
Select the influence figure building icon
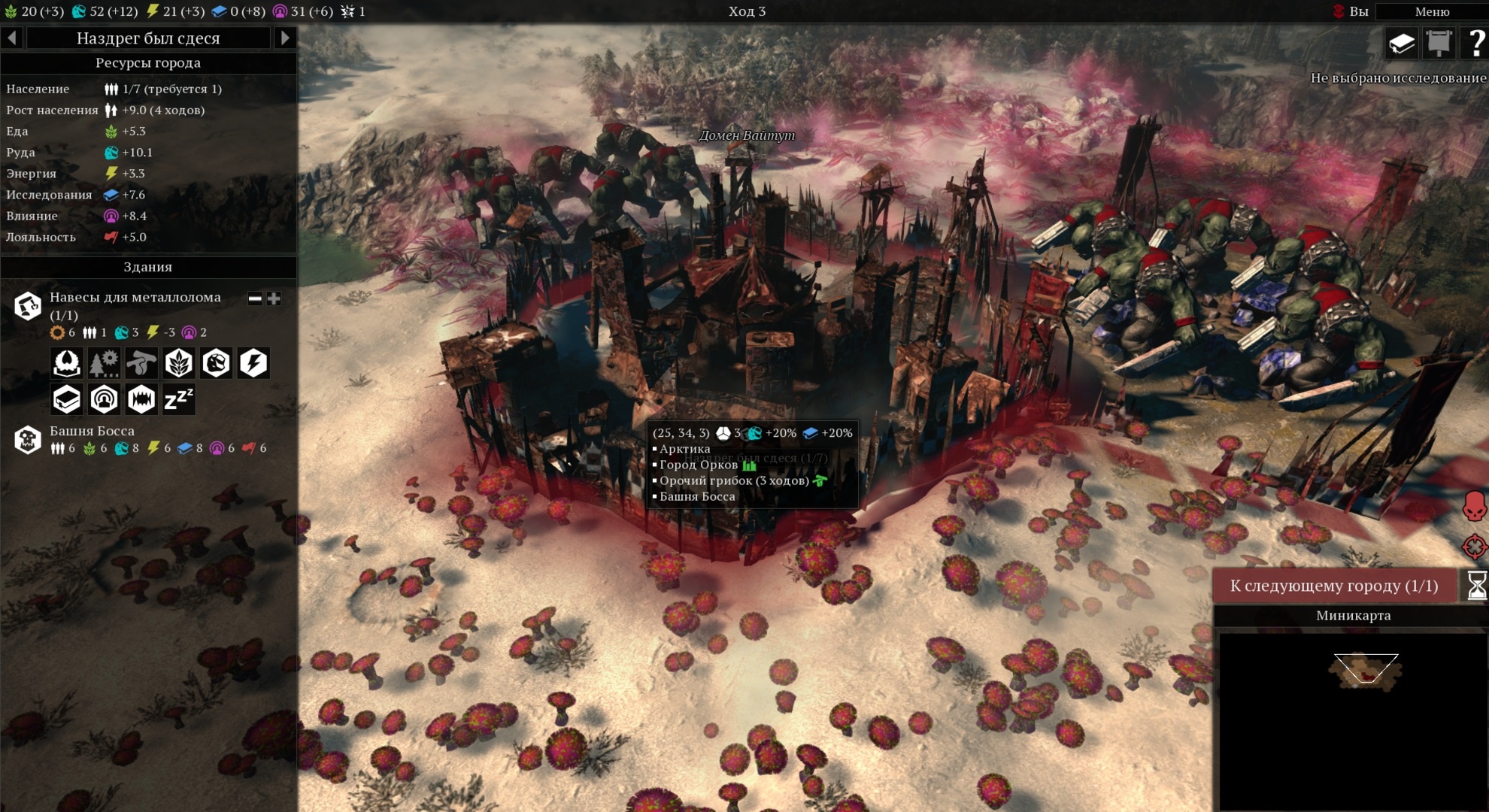tap(104, 399)
